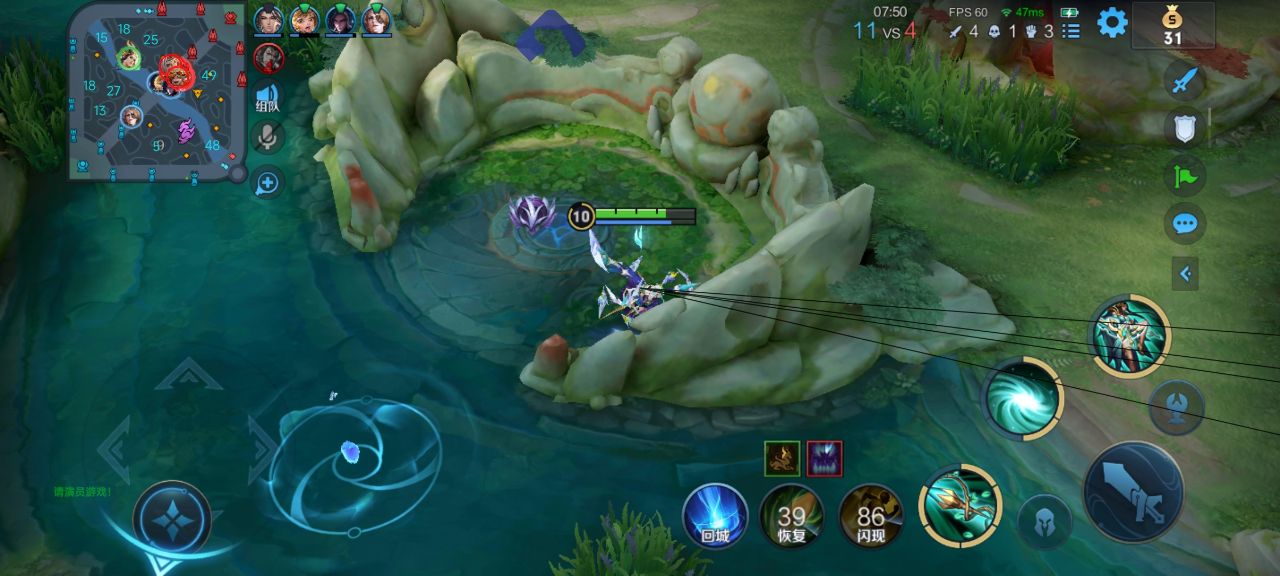Cast the archer ultimate skill

point(1129,336)
